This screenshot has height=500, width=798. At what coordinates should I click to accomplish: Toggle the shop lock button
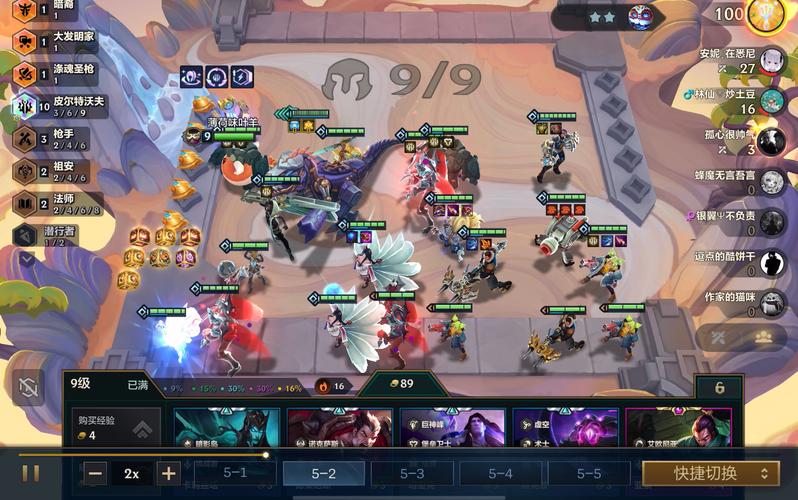pos(719,387)
